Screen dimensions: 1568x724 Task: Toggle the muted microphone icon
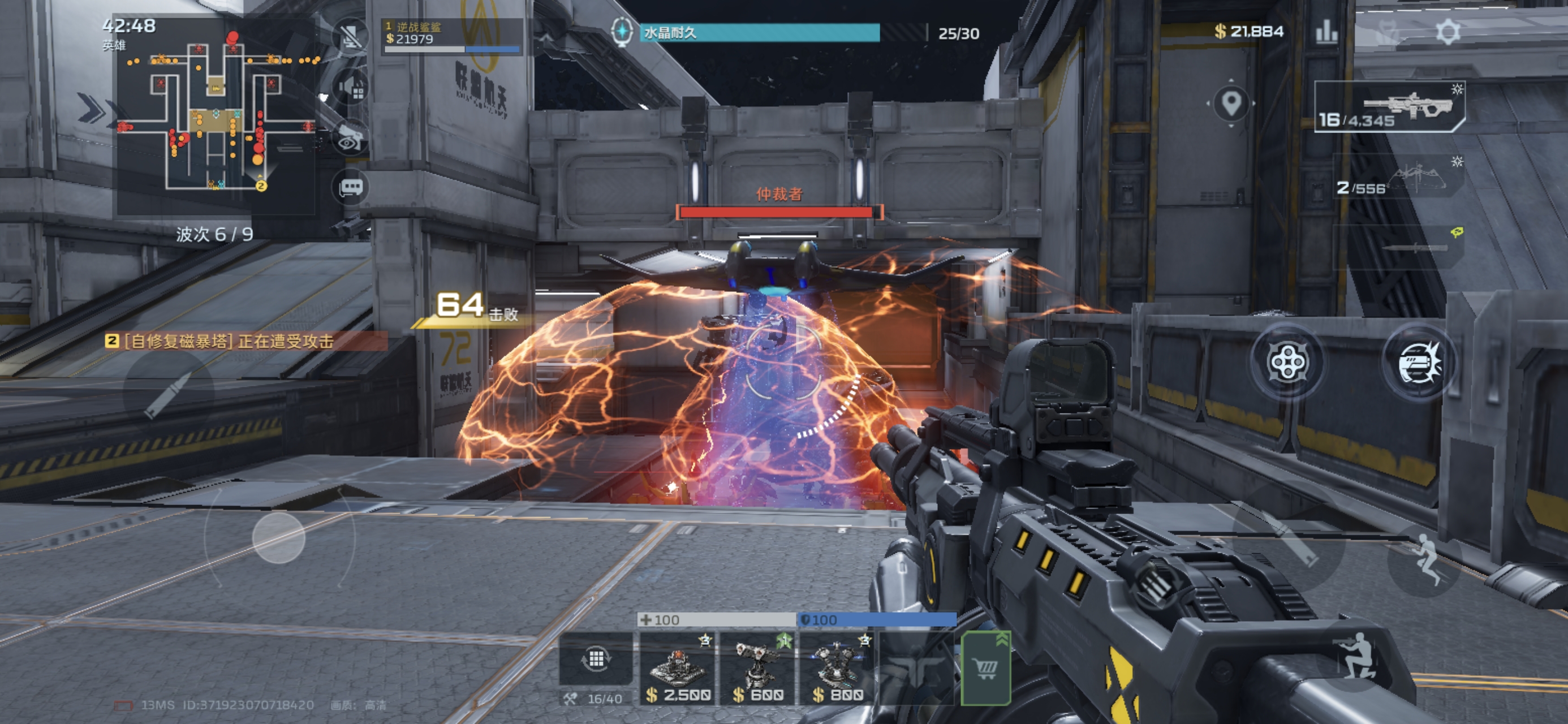tap(351, 37)
